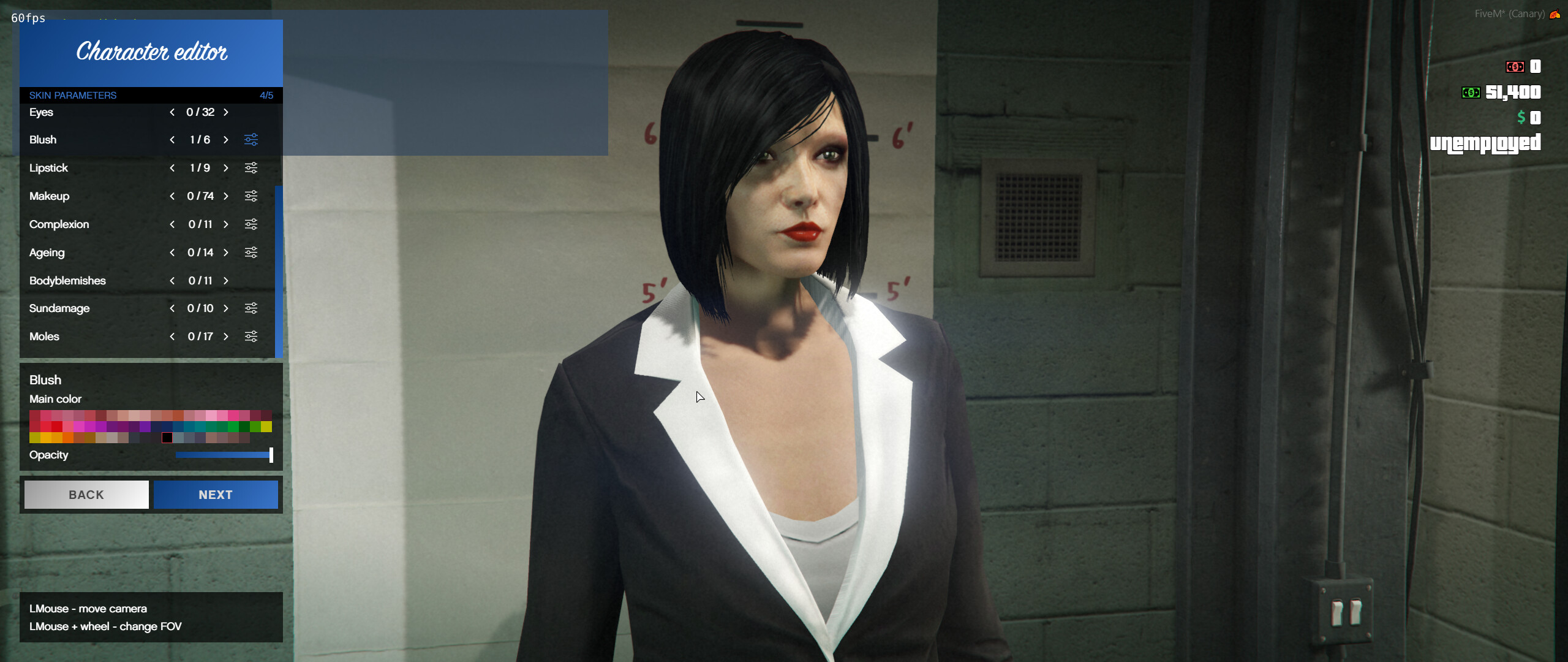Open the Ageing adjustment settings icon

pos(250,252)
